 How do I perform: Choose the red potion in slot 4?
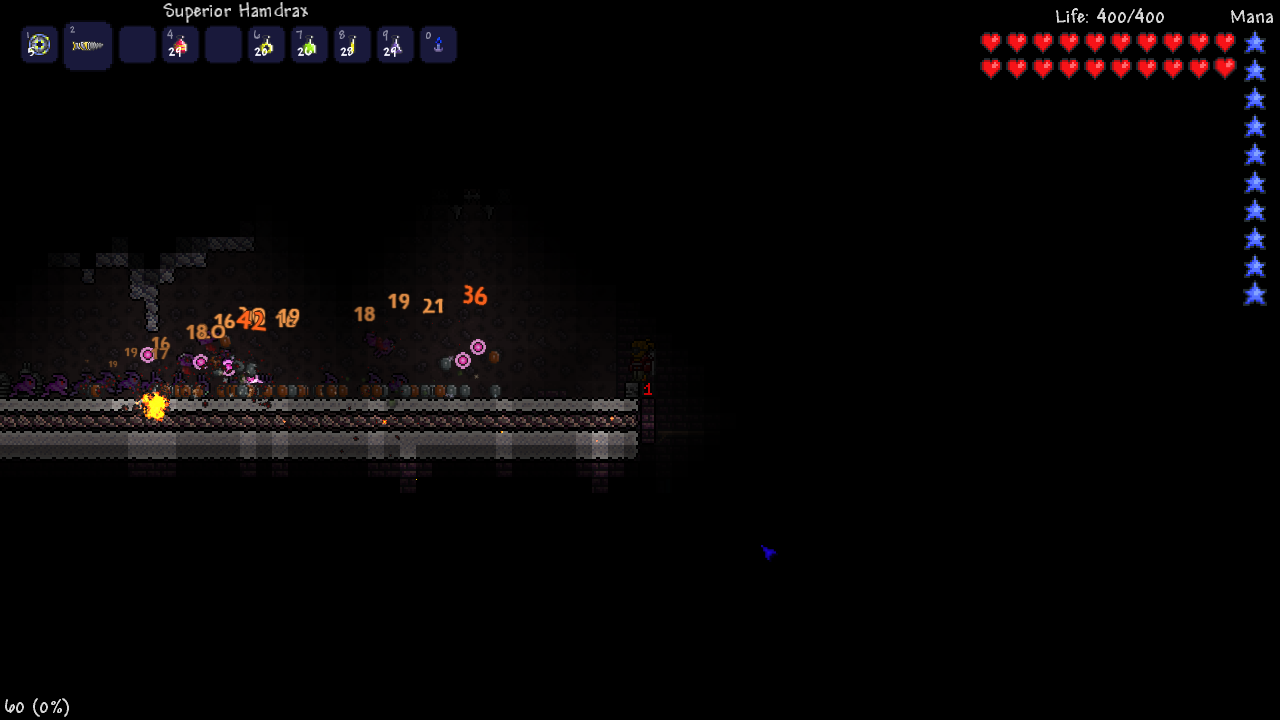(180, 45)
